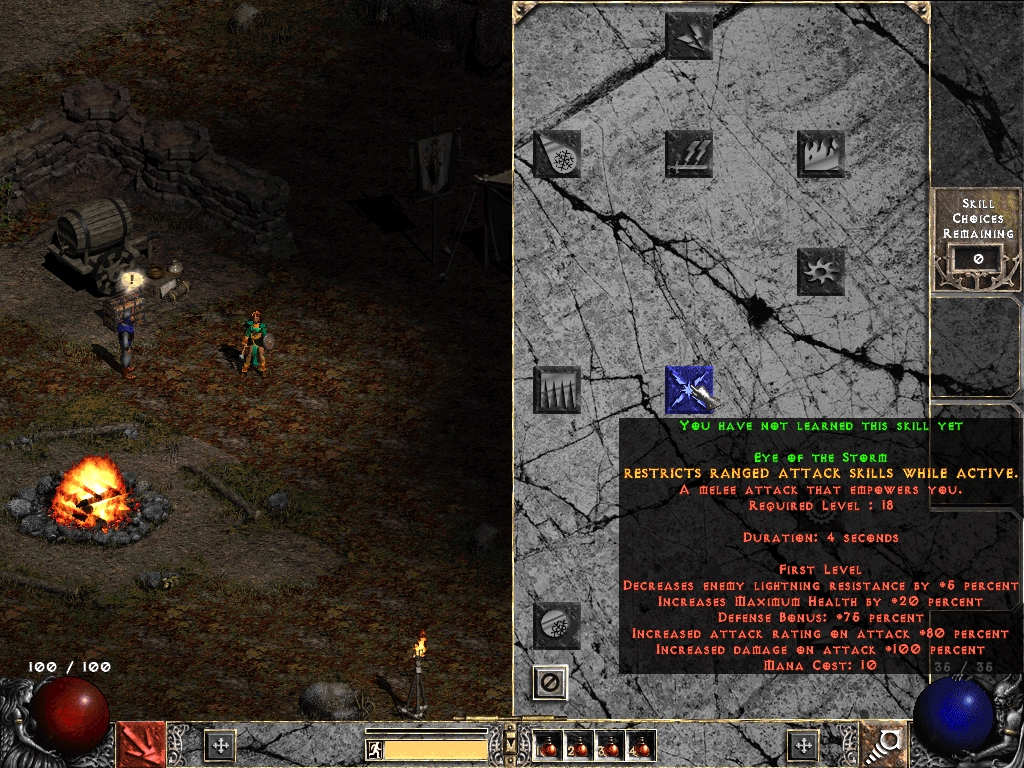Use the potion in belt slot 2
Image resolution: width=1024 pixels, height=768 pixels.
[578, 745]
